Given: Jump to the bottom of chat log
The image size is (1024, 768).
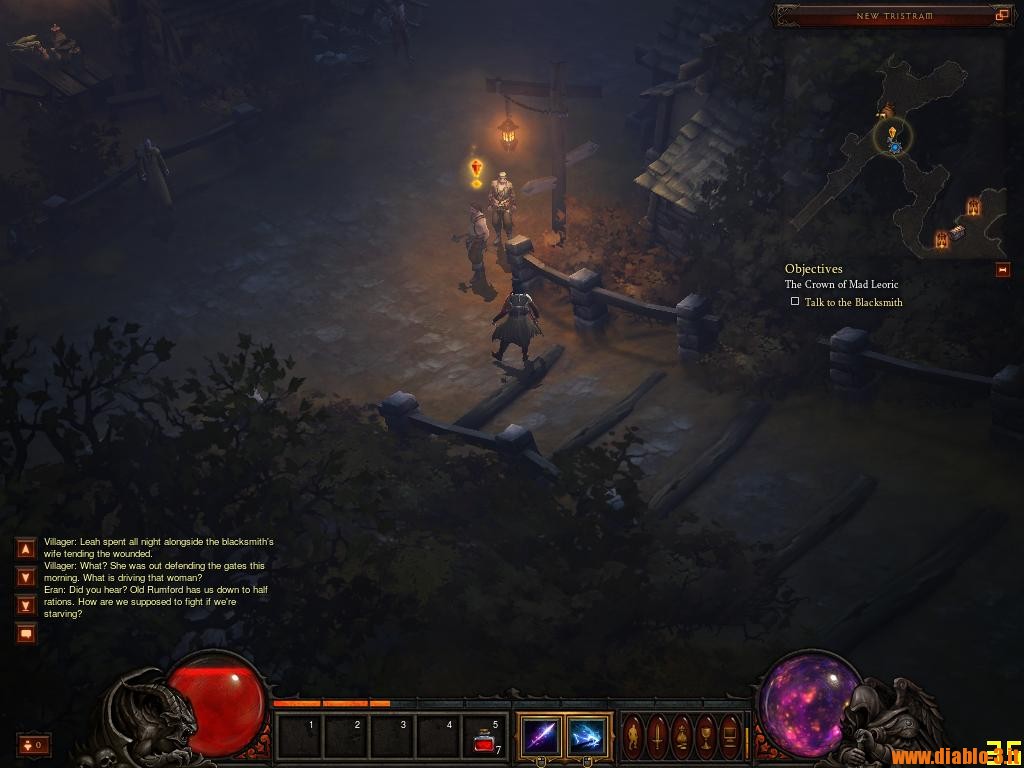Looking at the screenshot, I should tap(26, 605).
